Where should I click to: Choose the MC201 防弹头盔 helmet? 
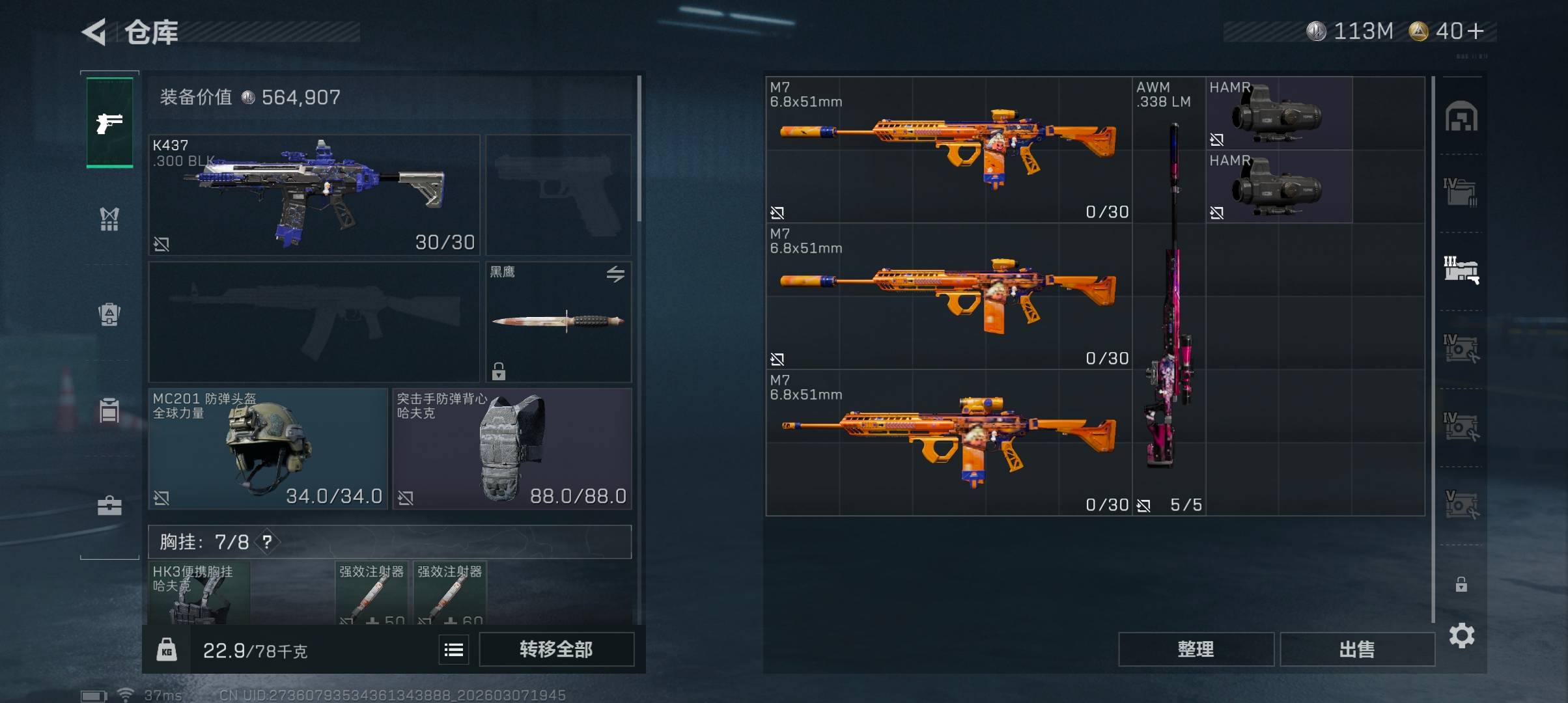268,448
